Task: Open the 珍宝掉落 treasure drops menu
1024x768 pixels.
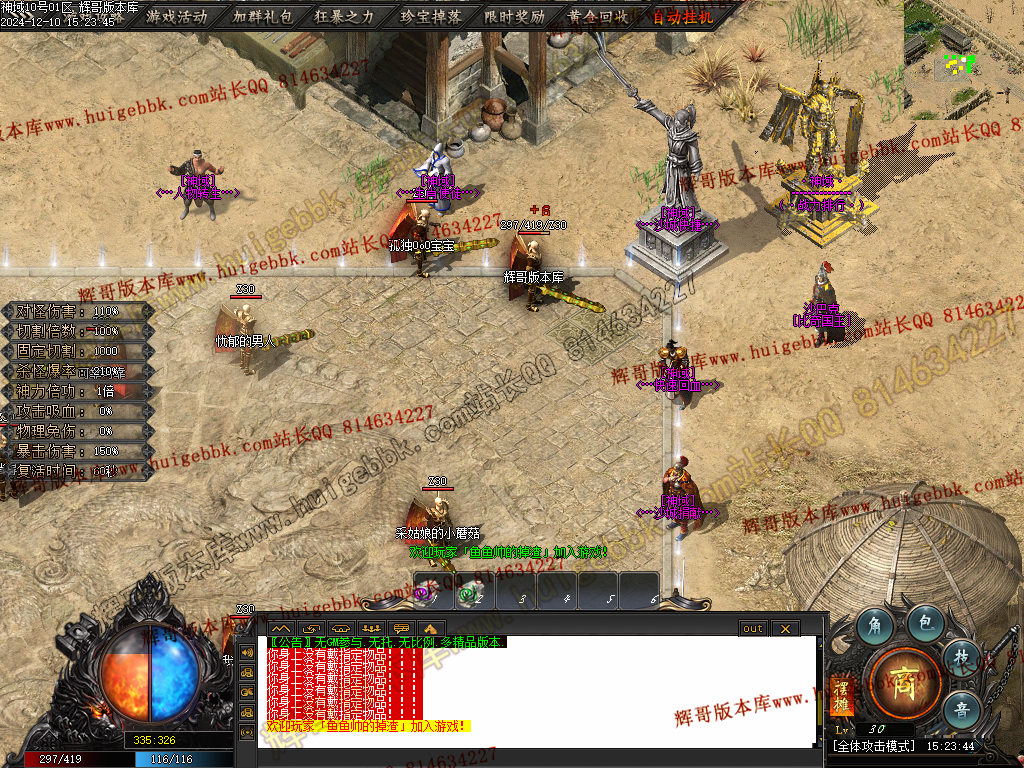Action: coord(430,16)
